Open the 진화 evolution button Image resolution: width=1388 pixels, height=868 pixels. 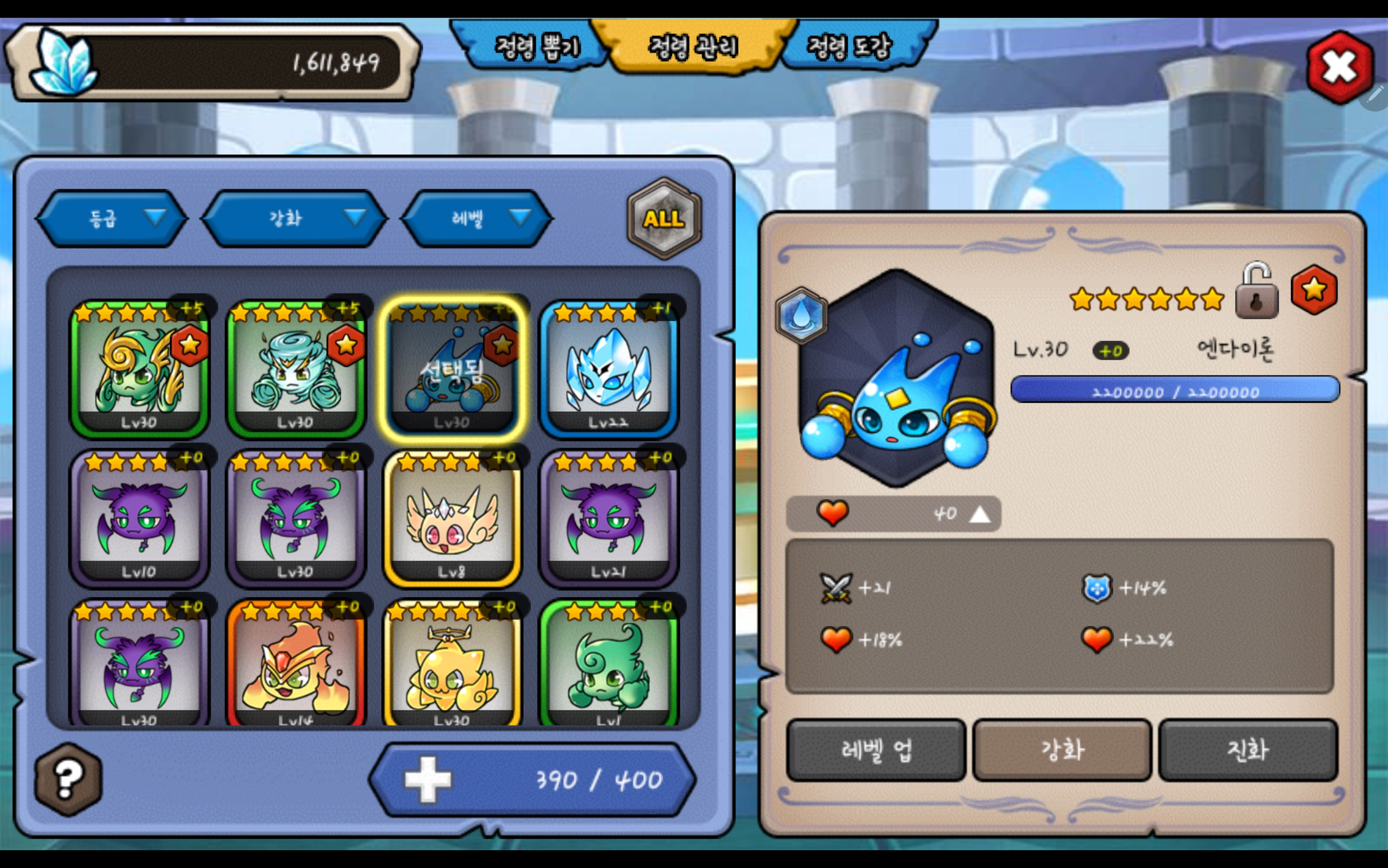[1248, 750]
